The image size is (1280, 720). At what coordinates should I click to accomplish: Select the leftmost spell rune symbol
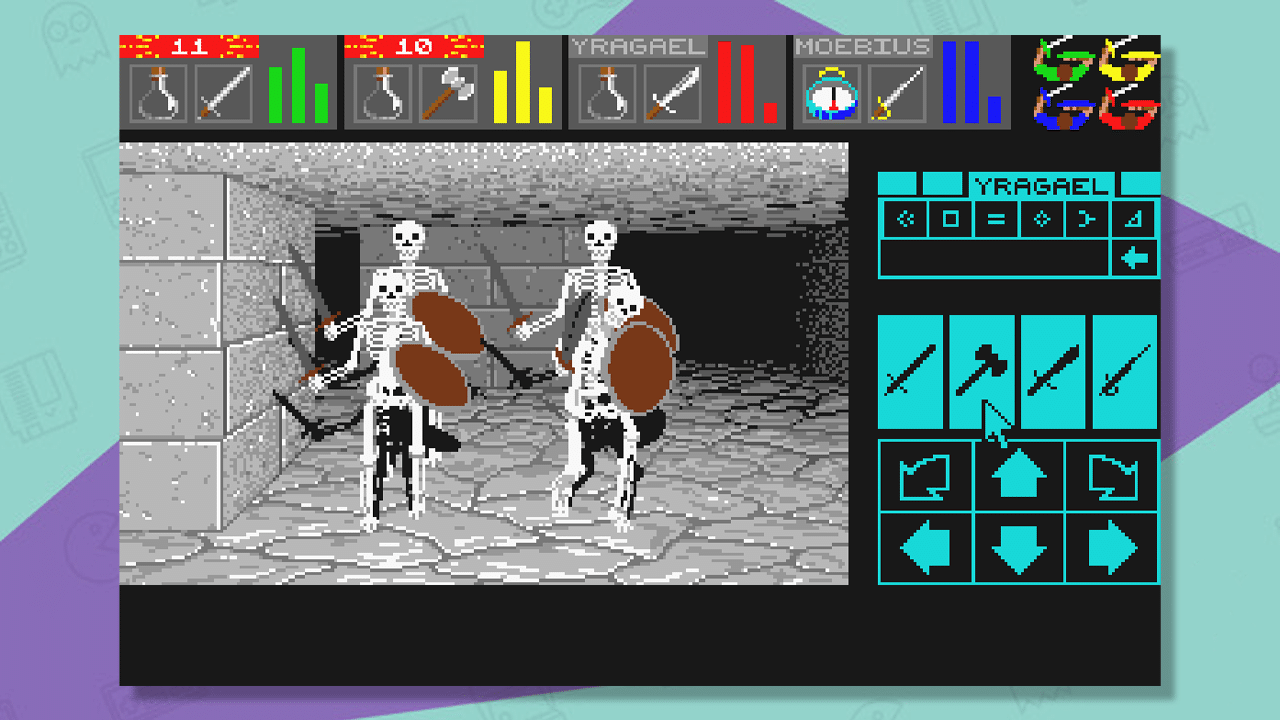point(904,219)
